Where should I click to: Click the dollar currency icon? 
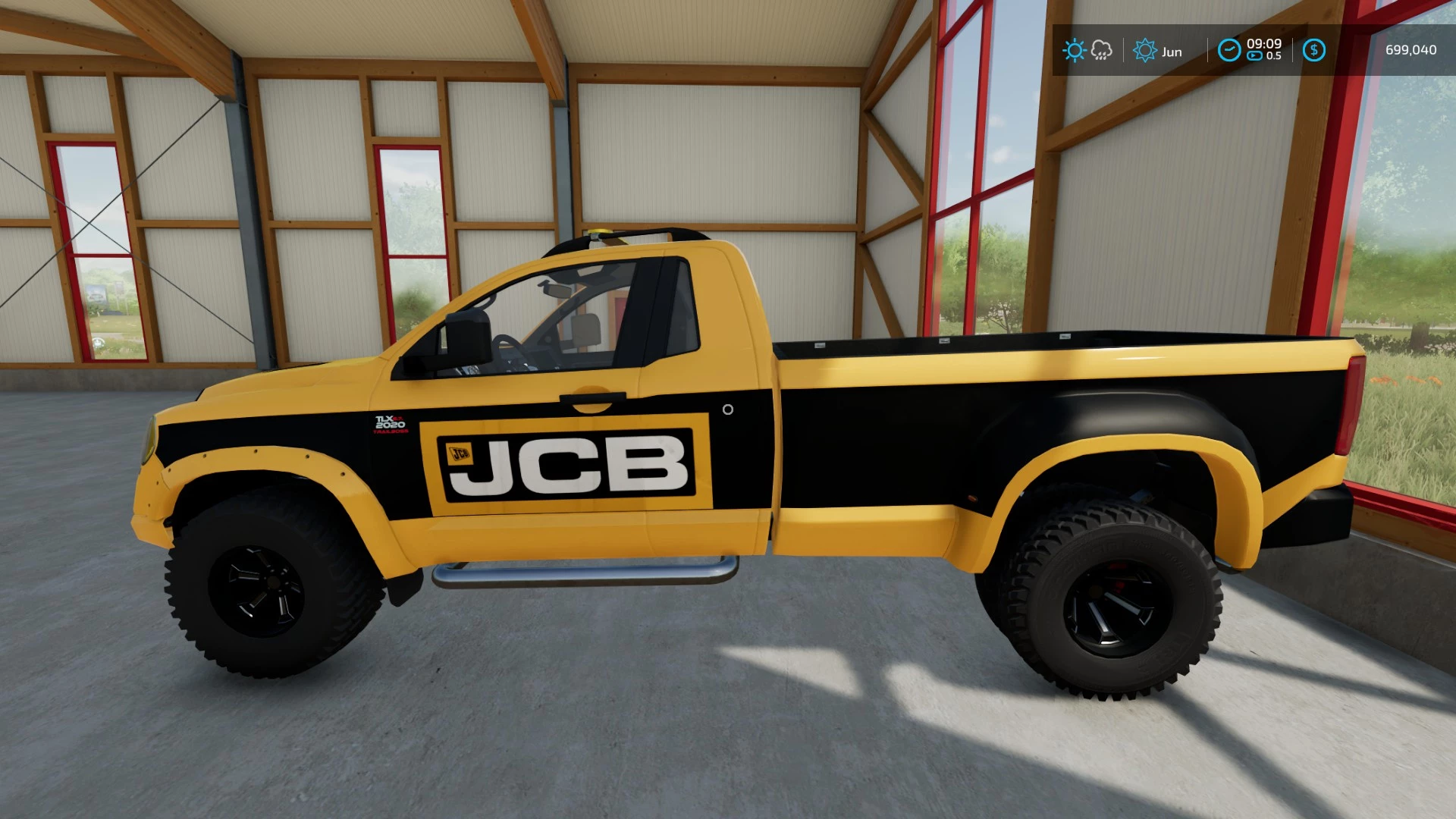point(1314,50)
